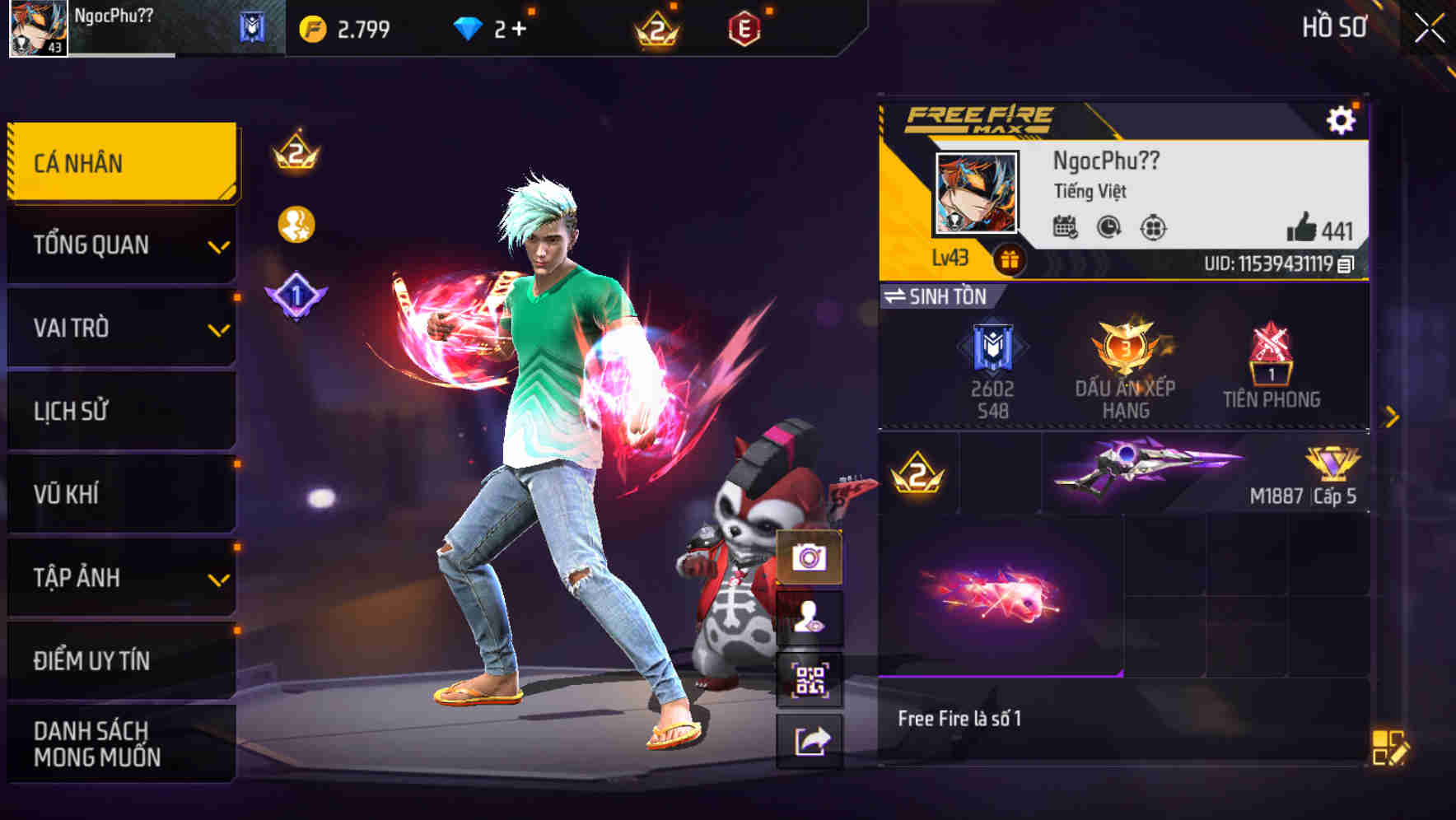Expand the TẬP ẢNH section
This screenshot has width=1456, height=820.
121,578
